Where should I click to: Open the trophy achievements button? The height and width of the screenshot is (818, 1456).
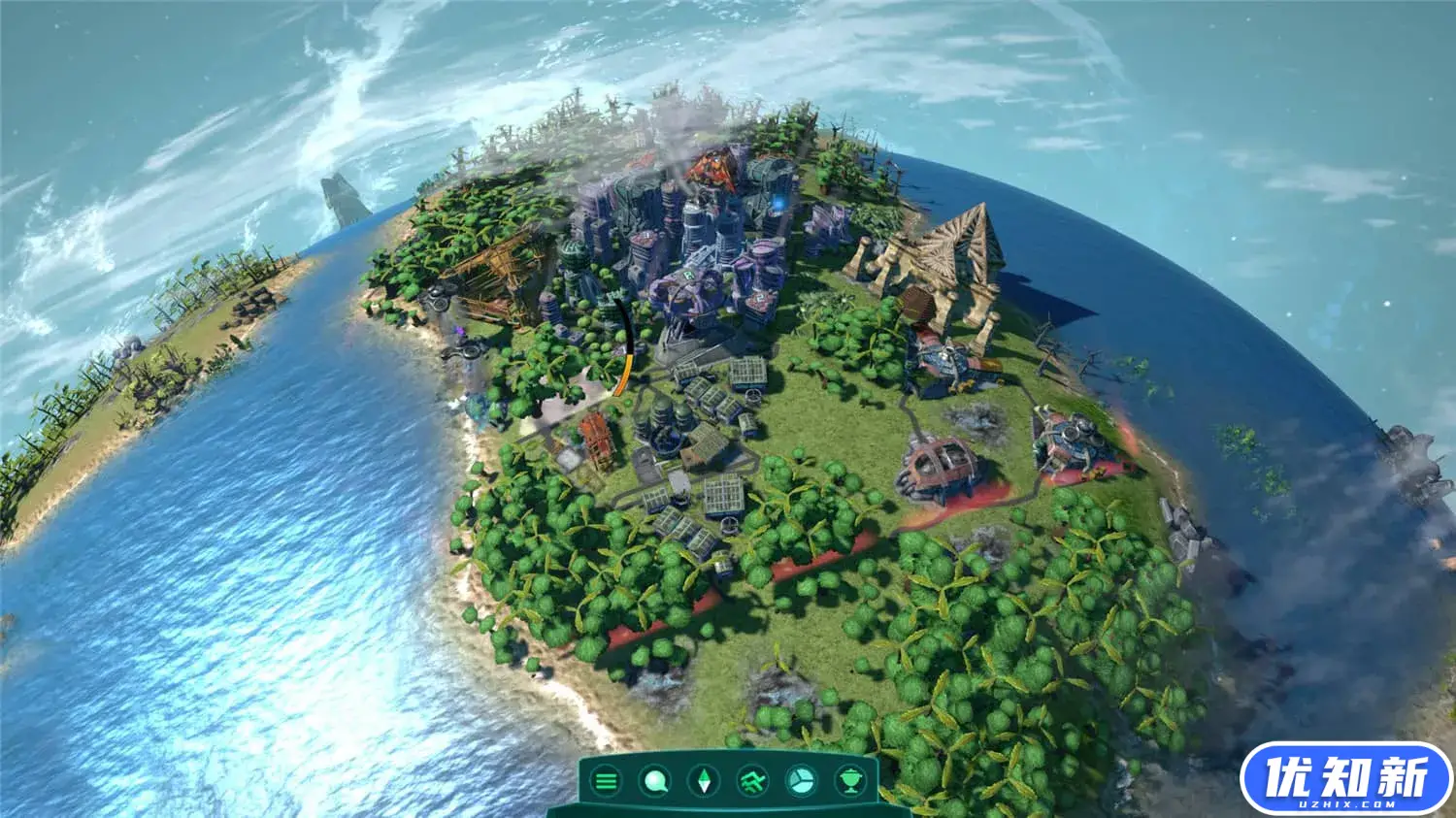click(851, 780)
